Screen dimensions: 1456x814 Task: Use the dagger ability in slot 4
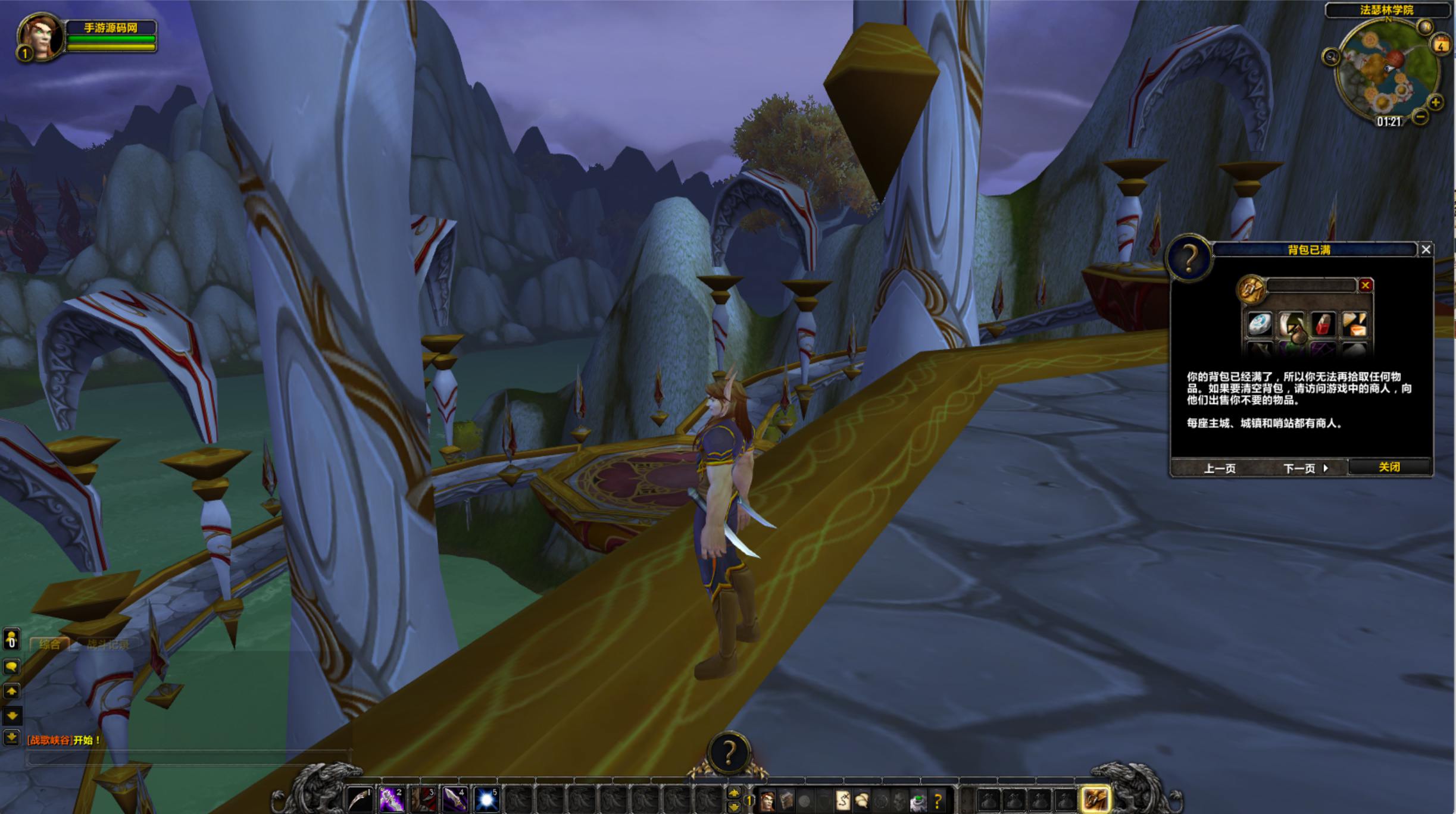coord(454,800)
